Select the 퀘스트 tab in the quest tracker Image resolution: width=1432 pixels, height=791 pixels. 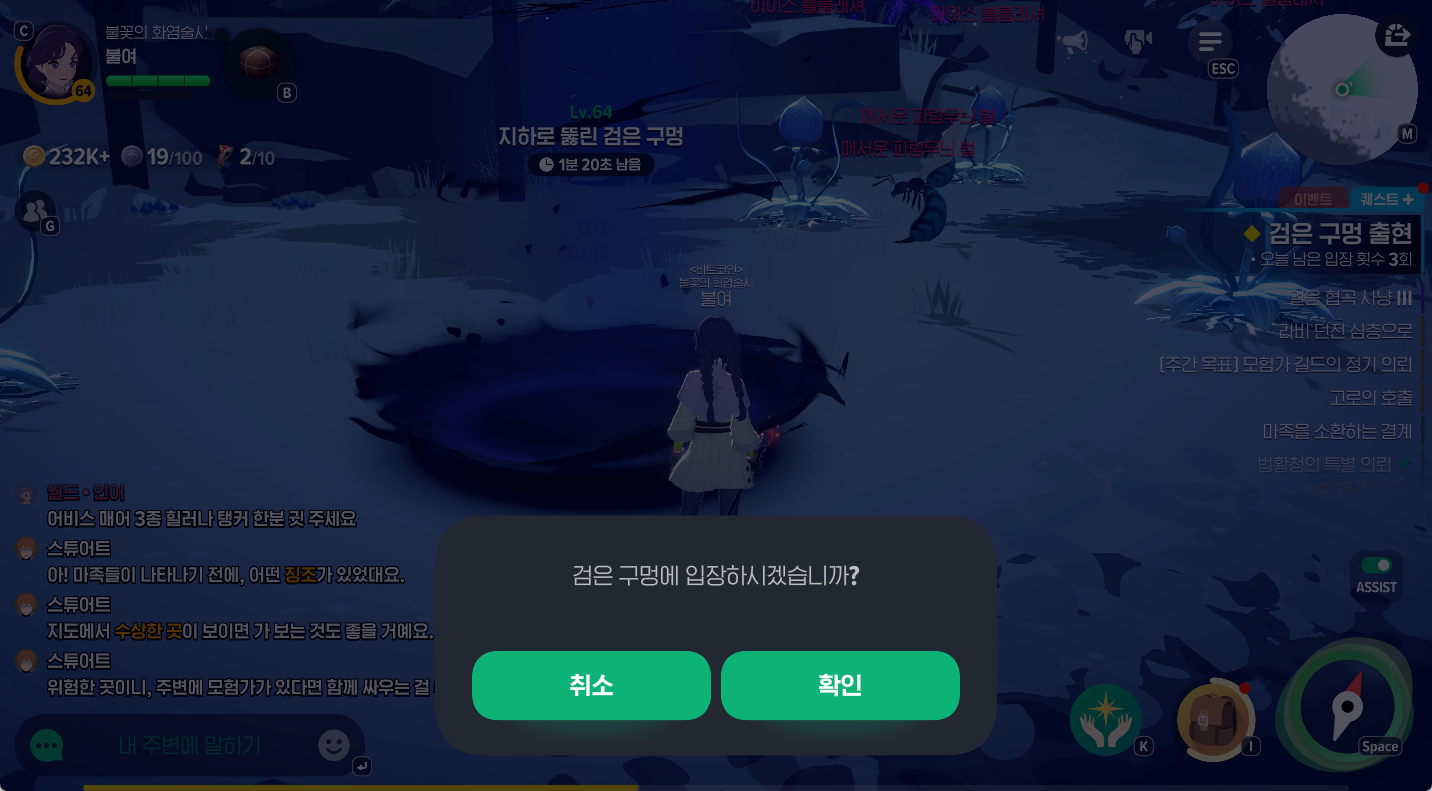click(x=1379, y=198)
